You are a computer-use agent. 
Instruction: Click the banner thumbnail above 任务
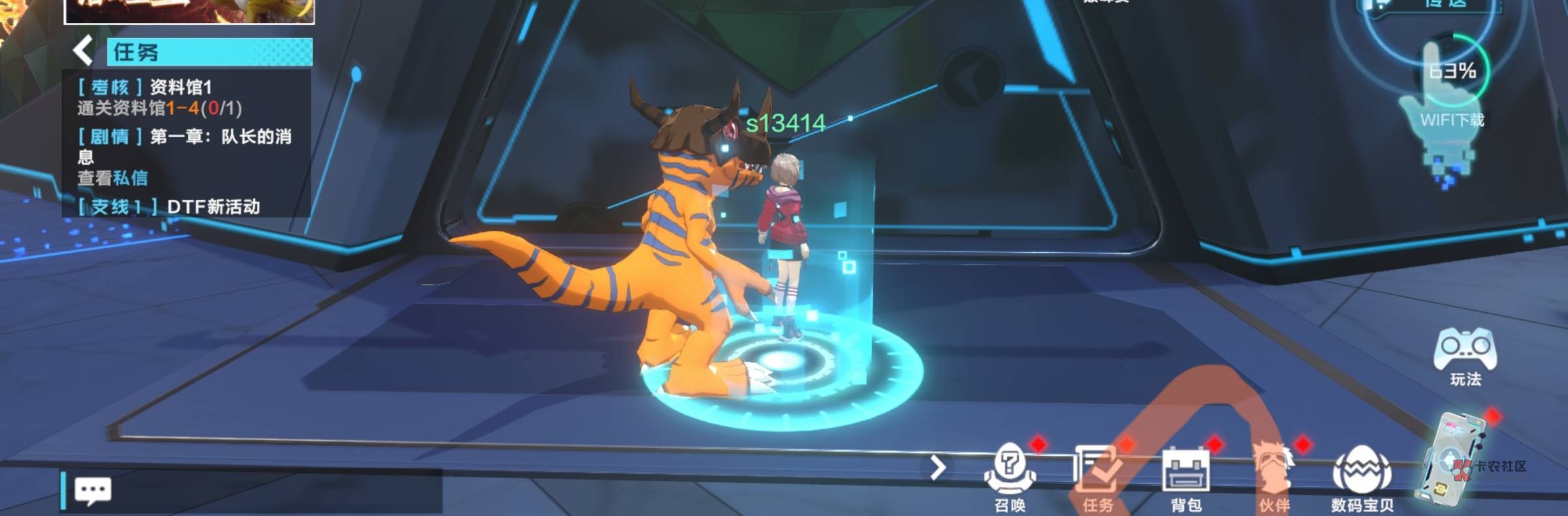[x=189, y=11]
